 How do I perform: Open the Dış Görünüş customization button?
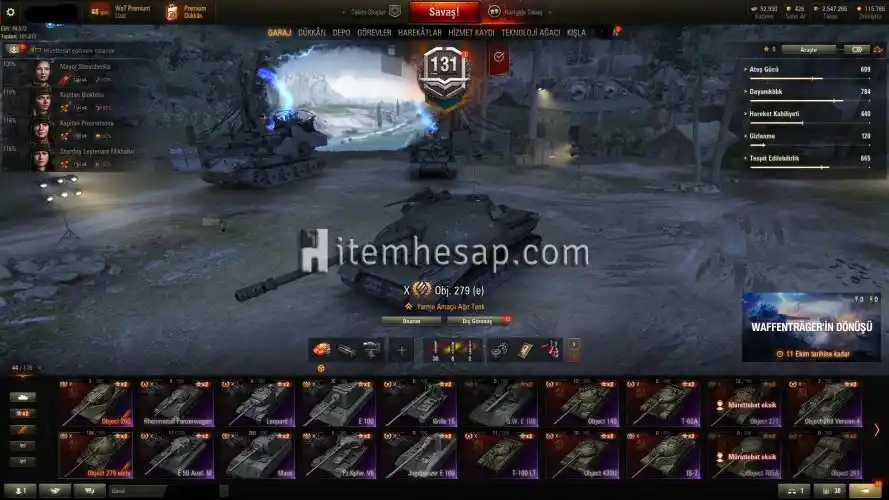[x=475, y=321]
